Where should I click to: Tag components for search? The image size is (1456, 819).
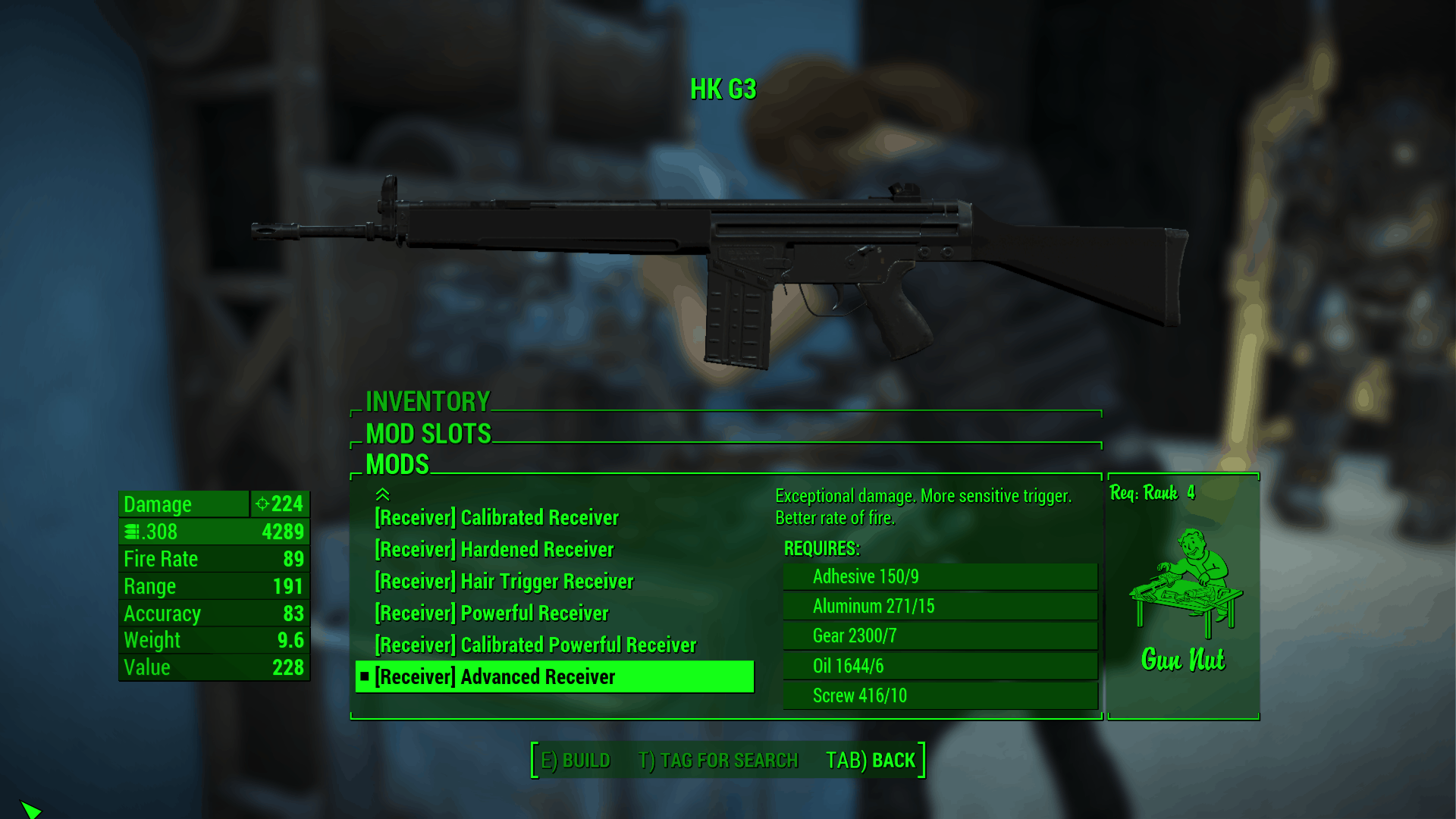pos(718,760)
